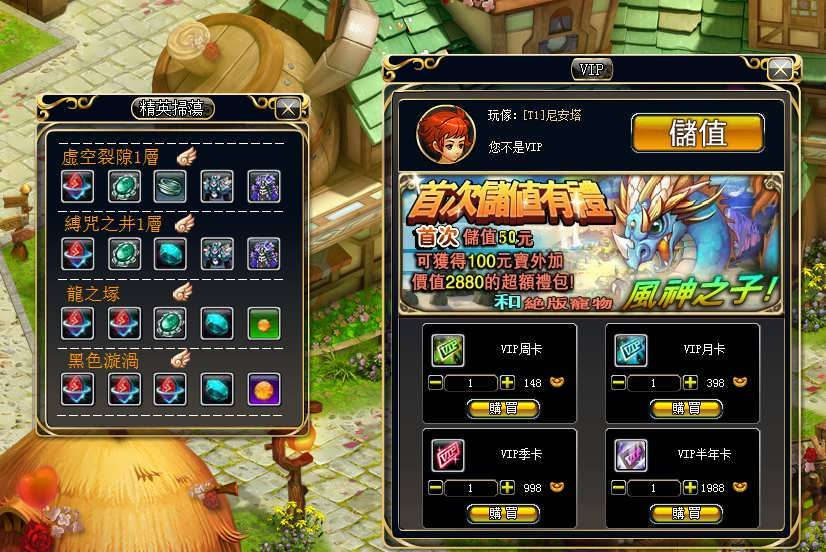Purchase the VIP季卡 season card
Image resolution: width=826 pixels, height=552 pixels.
(x=502, y=513)
